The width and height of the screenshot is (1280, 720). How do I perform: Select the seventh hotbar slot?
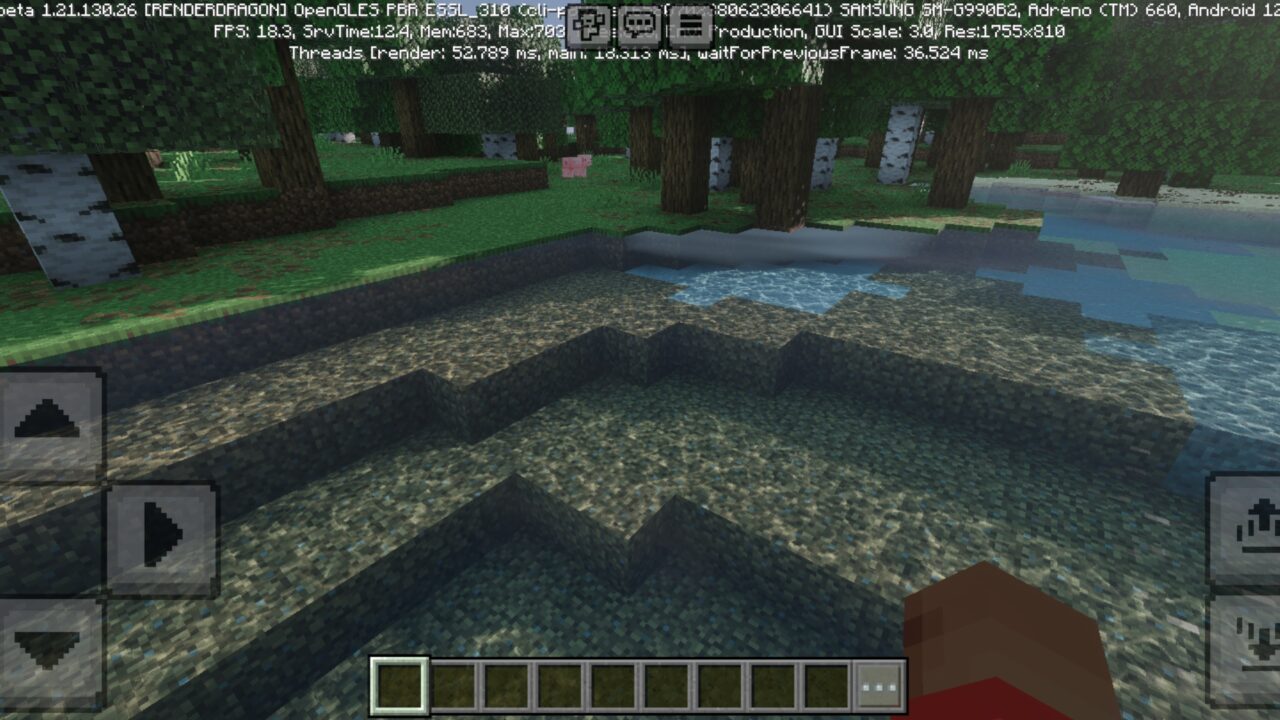(722, 684)
